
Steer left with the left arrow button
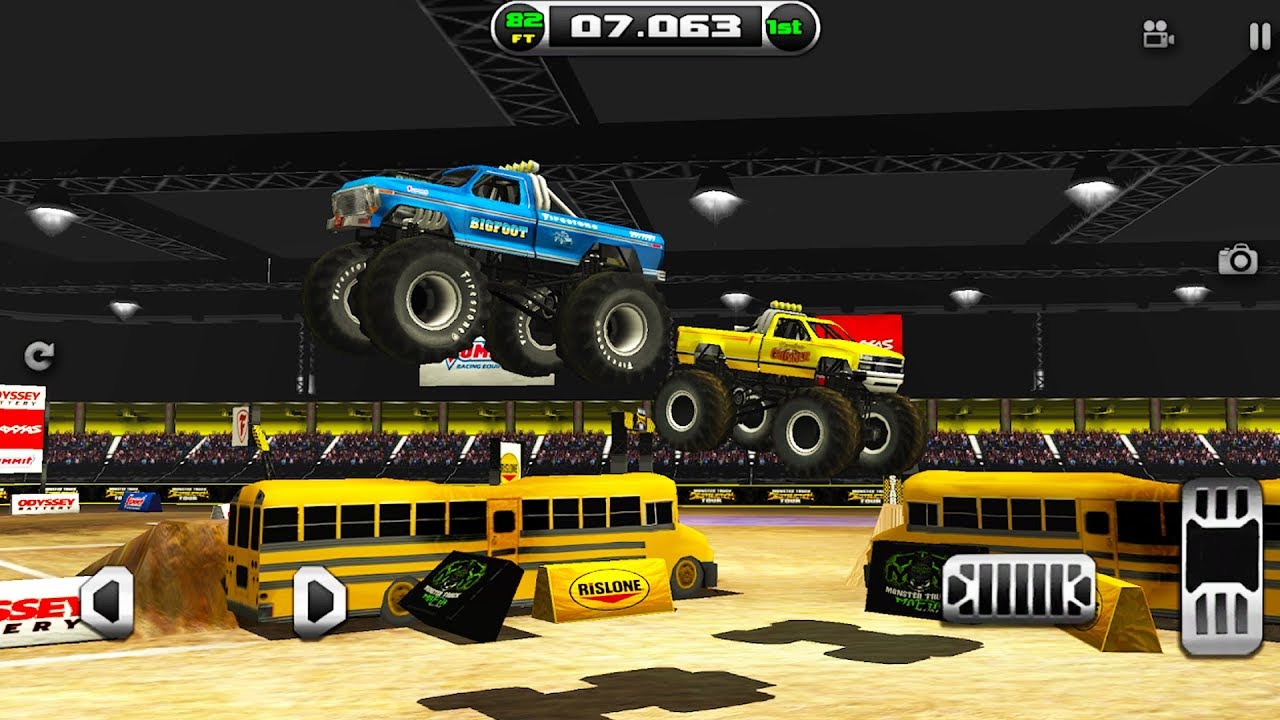click(x=107, y=602)
